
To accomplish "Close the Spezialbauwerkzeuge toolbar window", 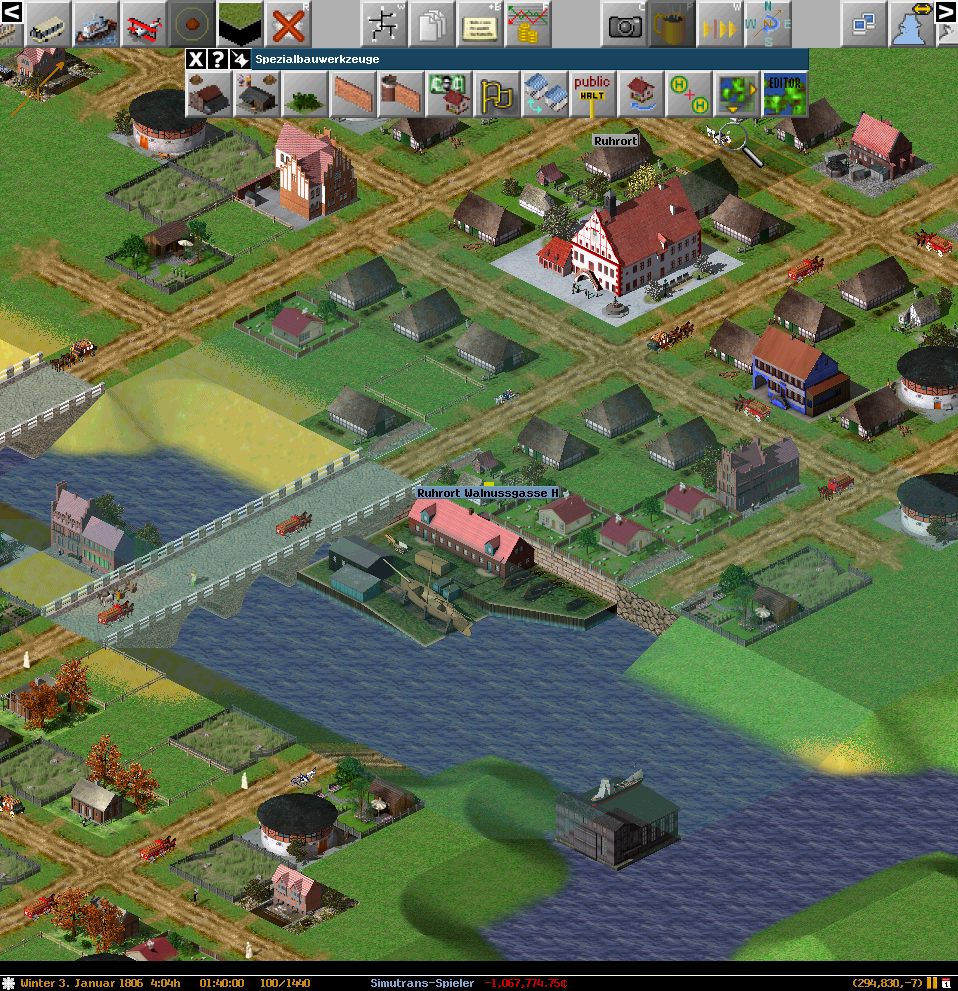I will point(196,59).
